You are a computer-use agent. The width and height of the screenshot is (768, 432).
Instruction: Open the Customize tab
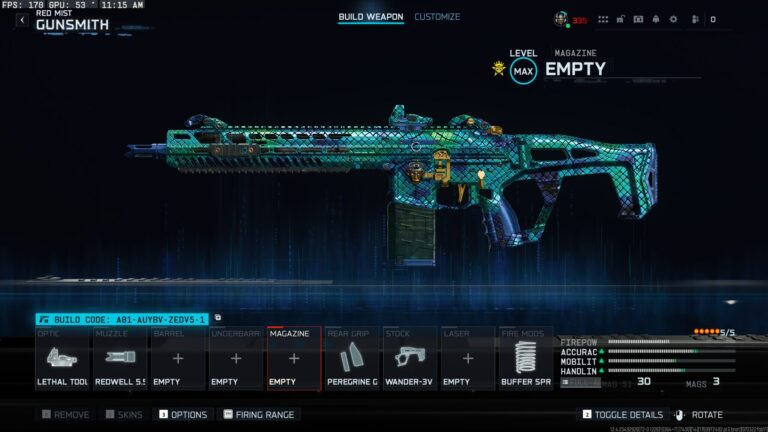coord(437,17)
